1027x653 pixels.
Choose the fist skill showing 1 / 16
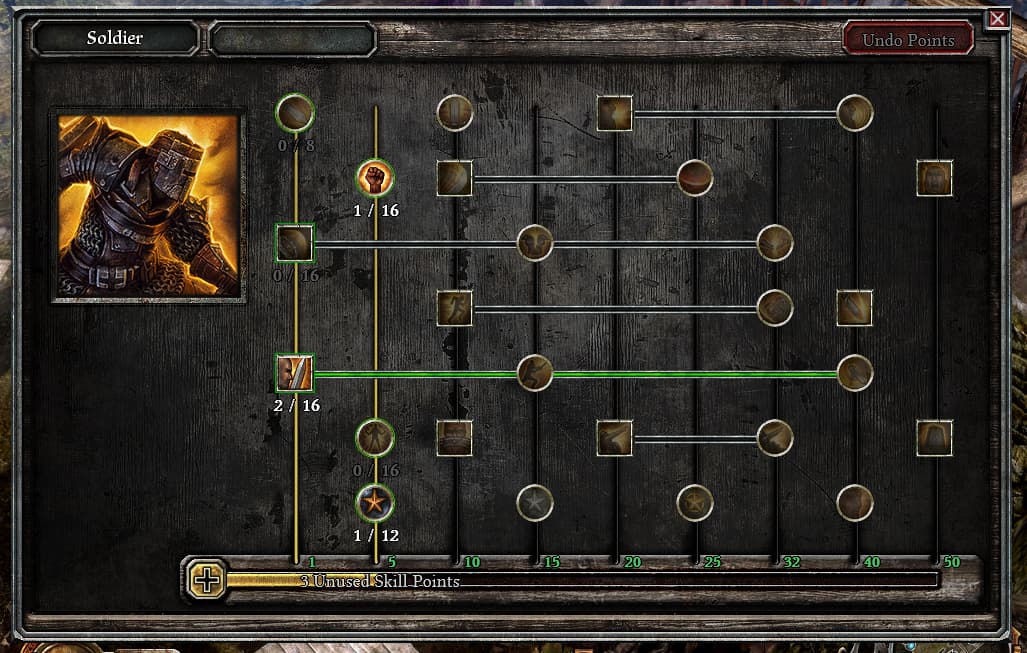[x=375, y=179]
